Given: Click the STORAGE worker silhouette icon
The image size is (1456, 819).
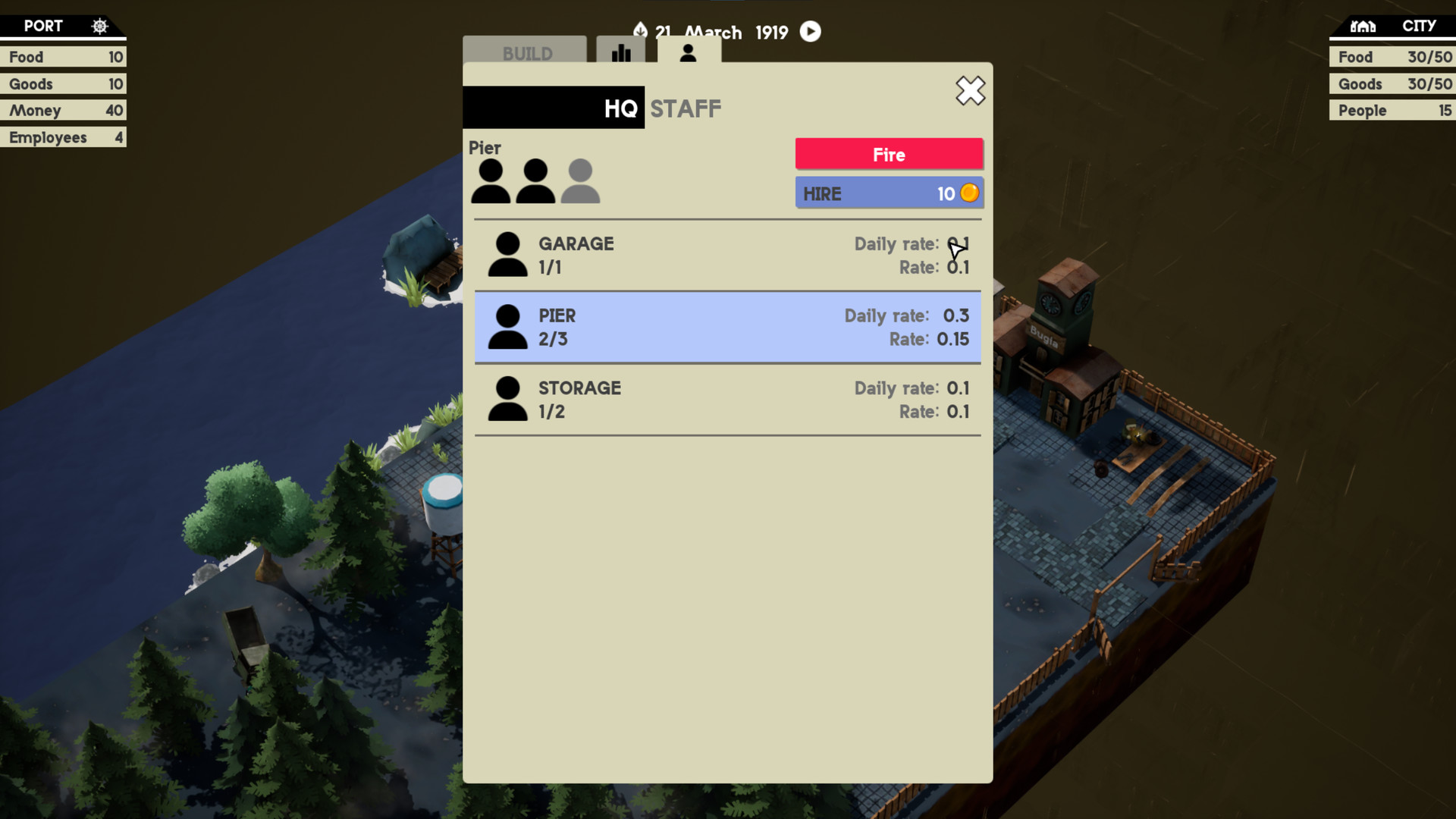Looking at the screenshot, I should pos(507,399).
